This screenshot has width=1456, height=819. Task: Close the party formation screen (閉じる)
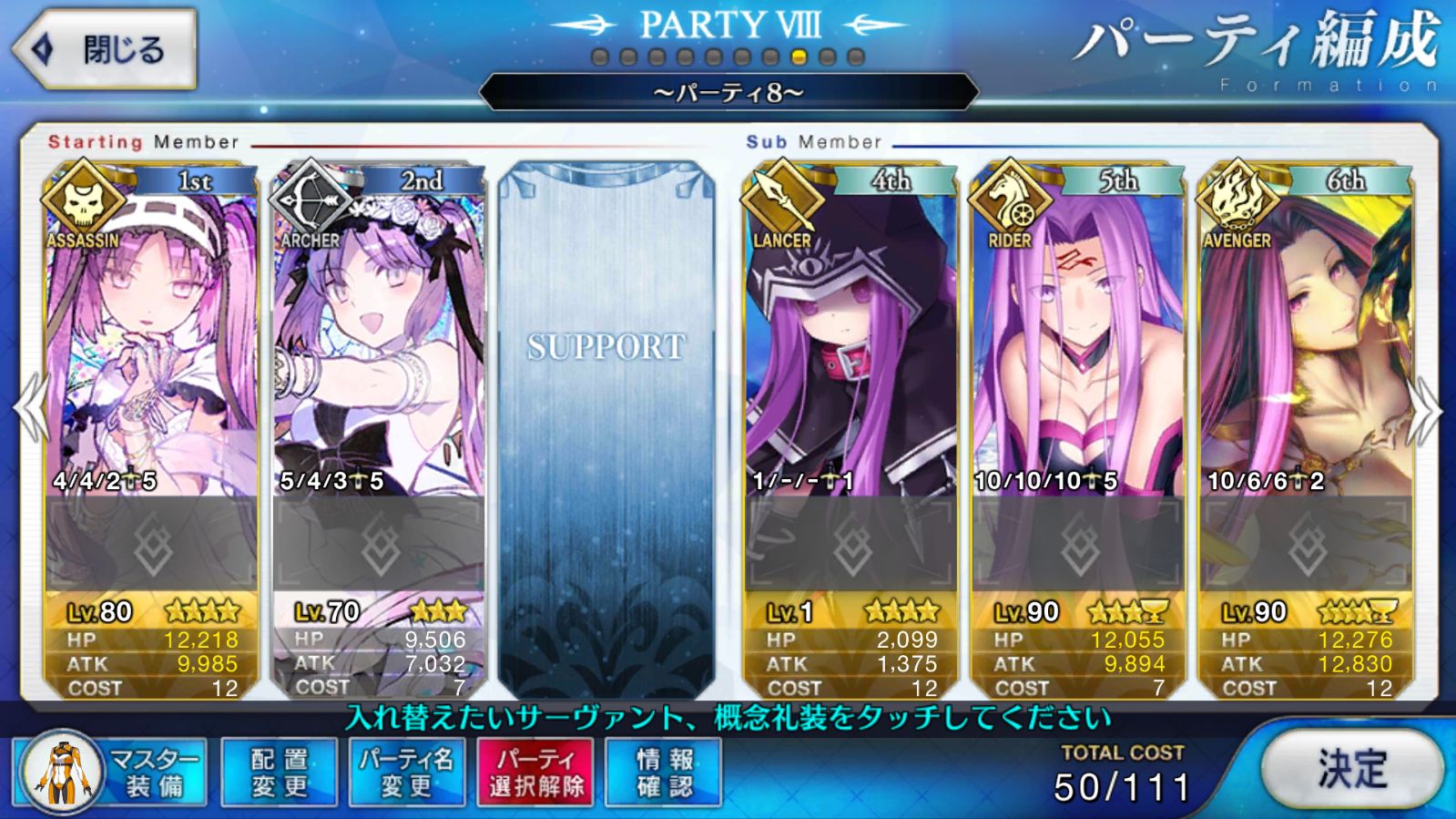105,49
